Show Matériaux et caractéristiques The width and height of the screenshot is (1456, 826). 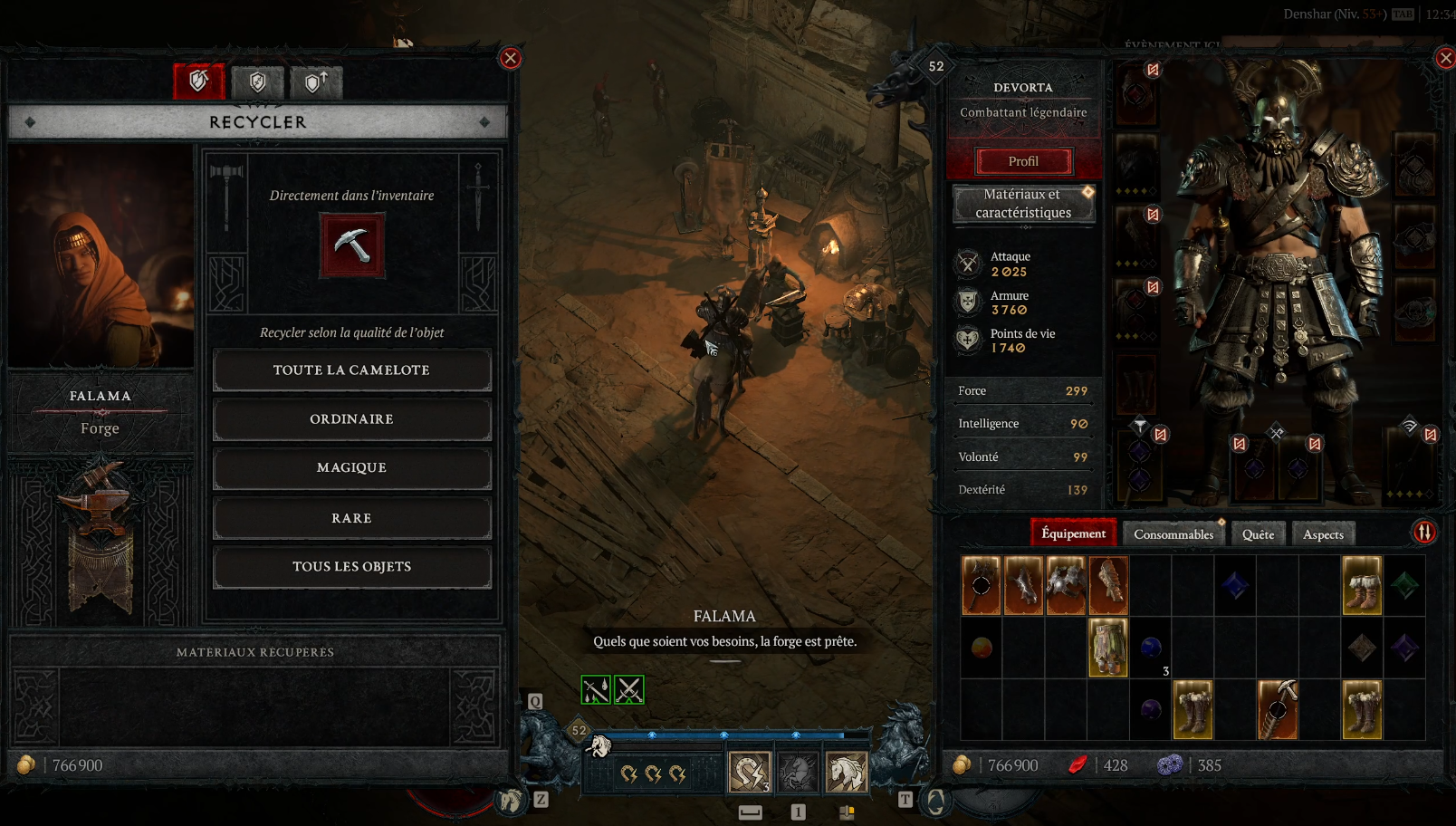click(x=1023, y=204)
